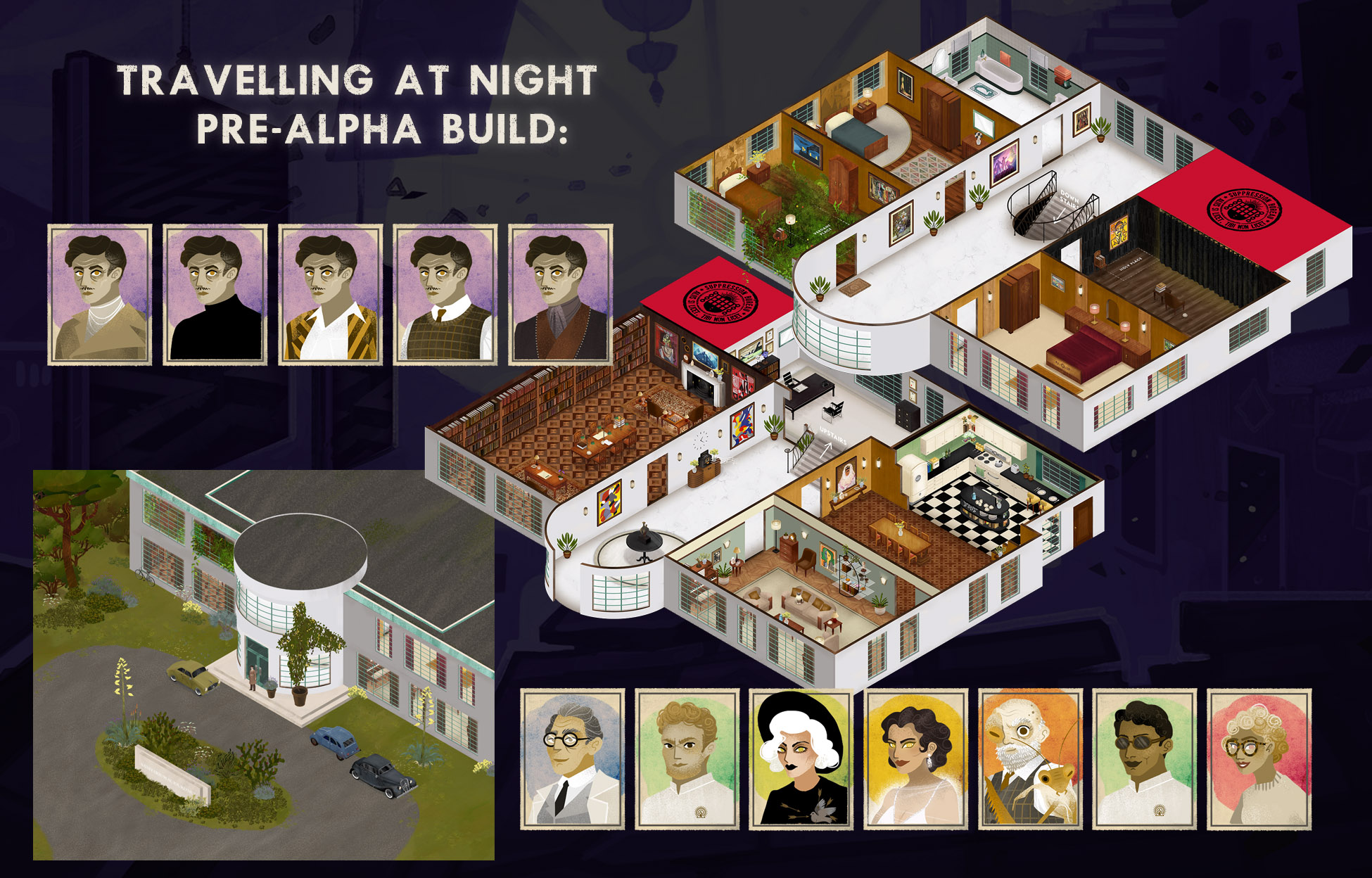Choose the black turtleneck outfit portrait

pos(215,295)
